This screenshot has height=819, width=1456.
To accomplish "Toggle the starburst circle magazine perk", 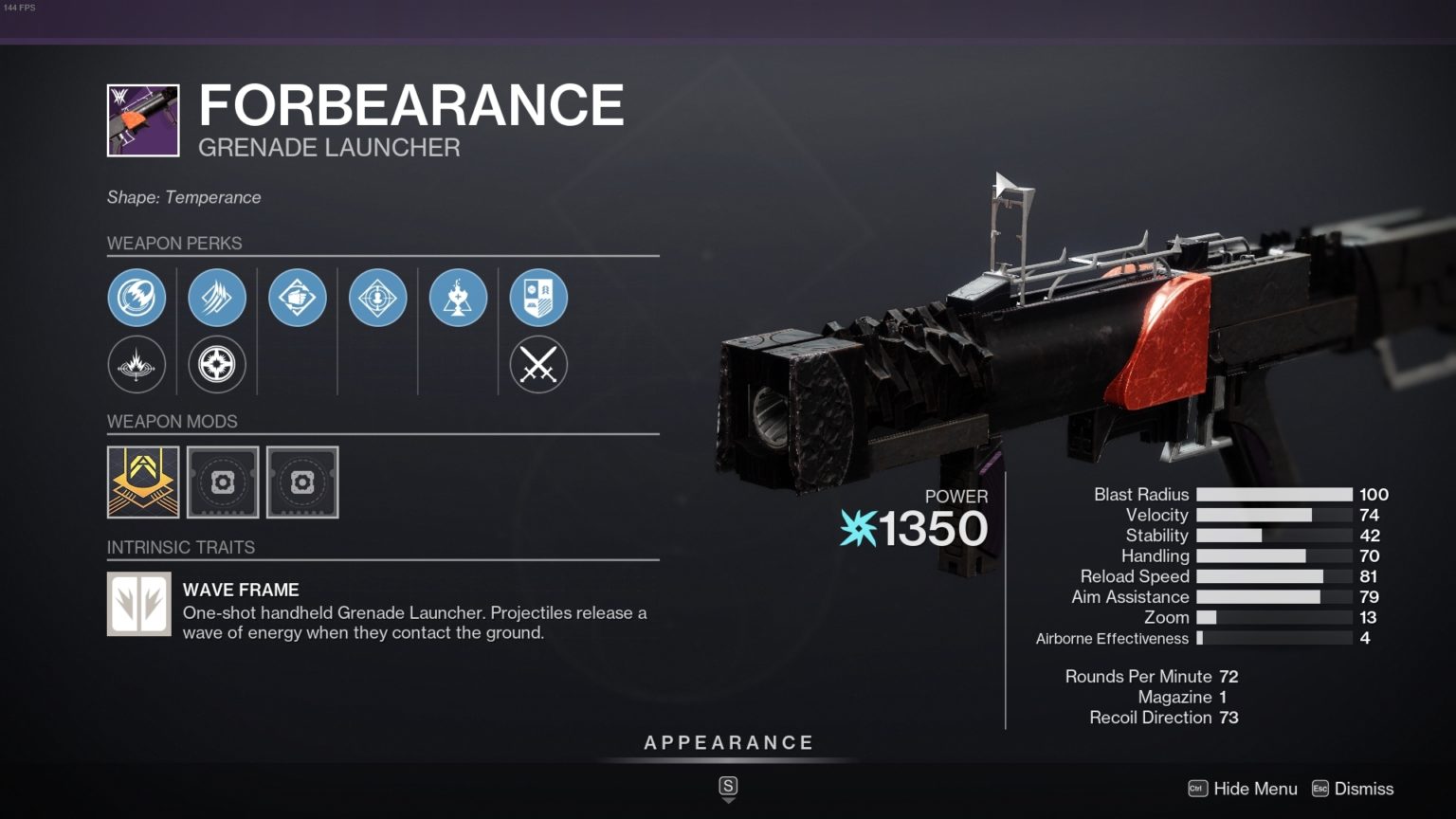I will 217,364.
